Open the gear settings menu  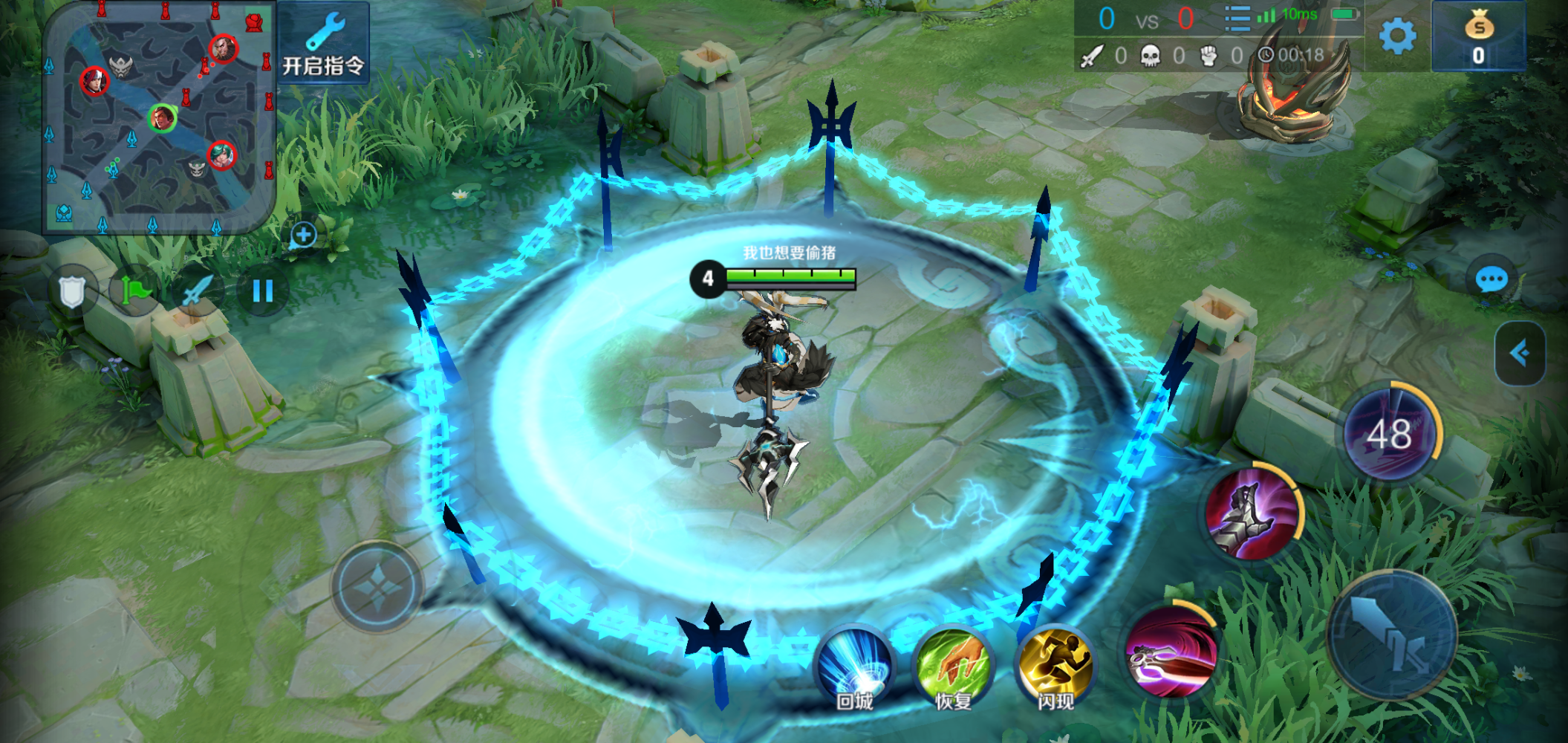[1397, 36]
